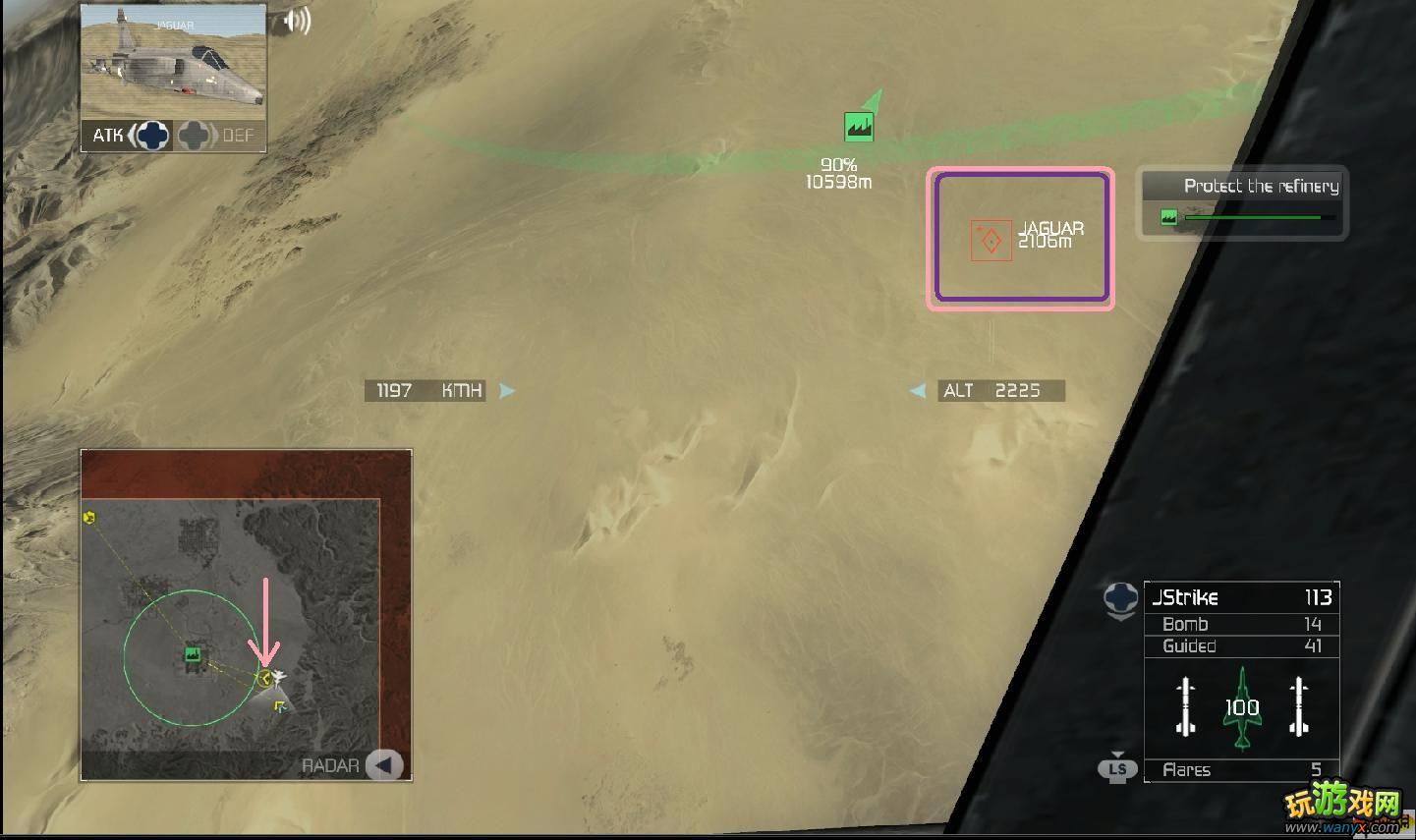Click the Jaguar target camera thumbnail

click(173, 62)
